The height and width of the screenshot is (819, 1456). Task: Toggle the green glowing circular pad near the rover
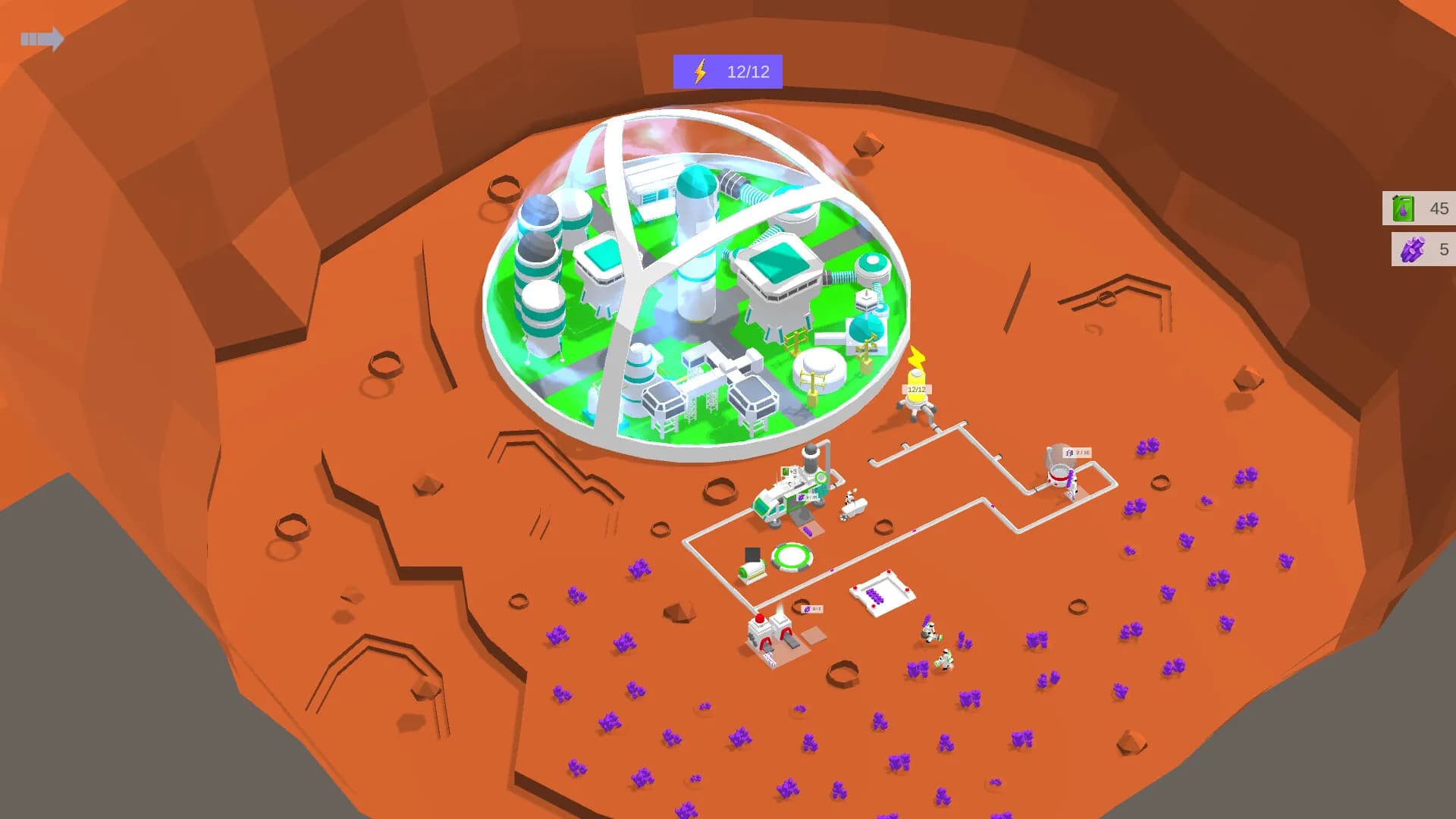792,554
